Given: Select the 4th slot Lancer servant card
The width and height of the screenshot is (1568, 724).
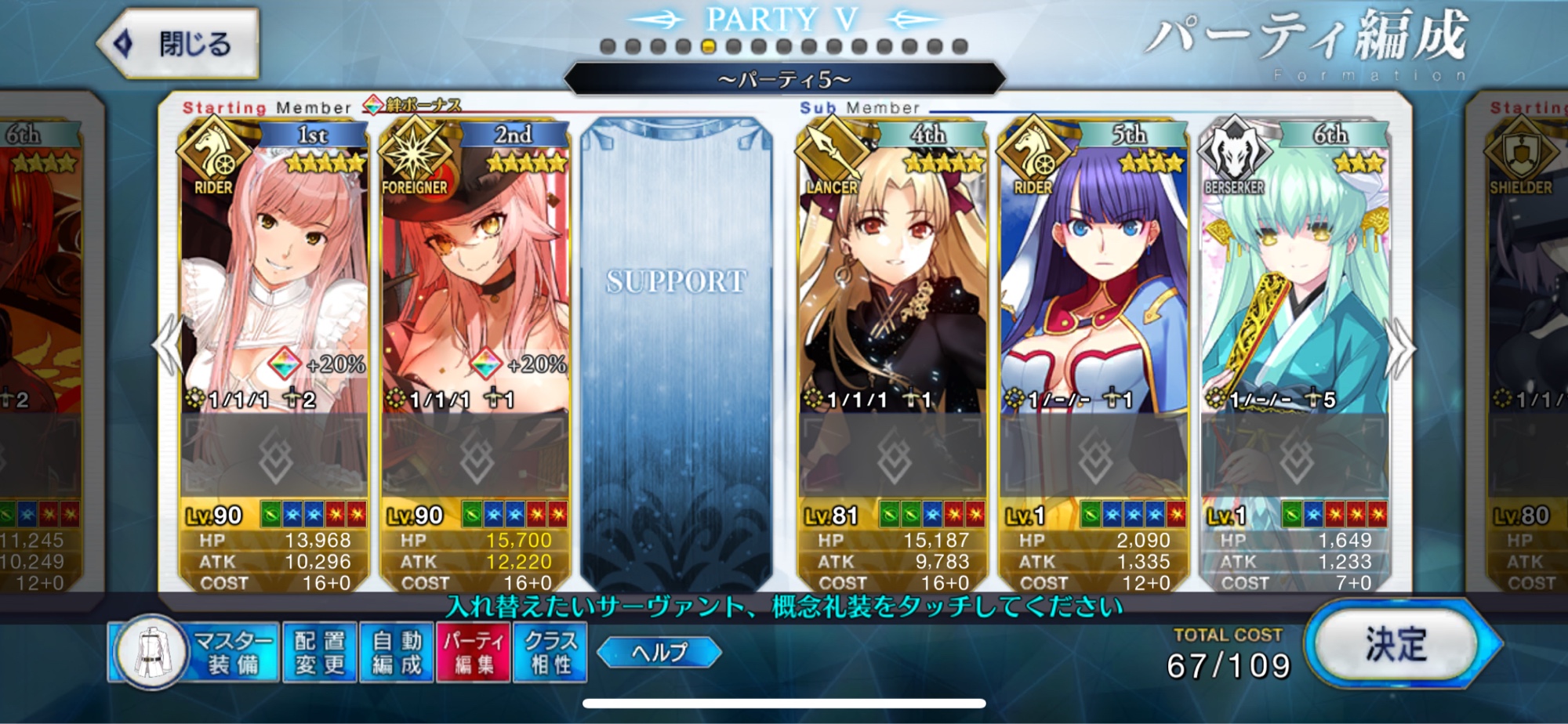Looking at the screenshot, I should click(x=892, y=274).
